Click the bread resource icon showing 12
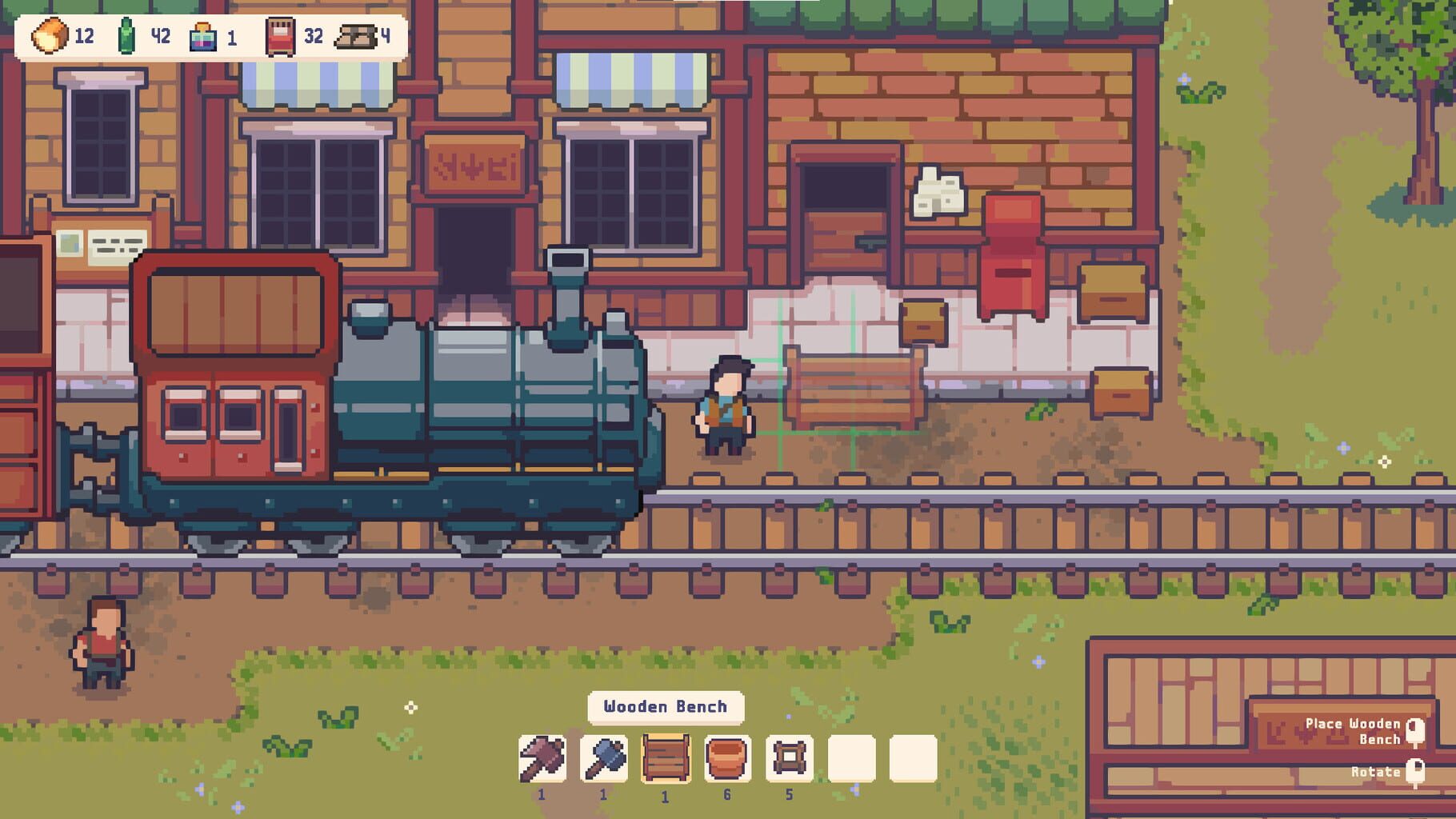1456x819 pixels. point(50,35)
